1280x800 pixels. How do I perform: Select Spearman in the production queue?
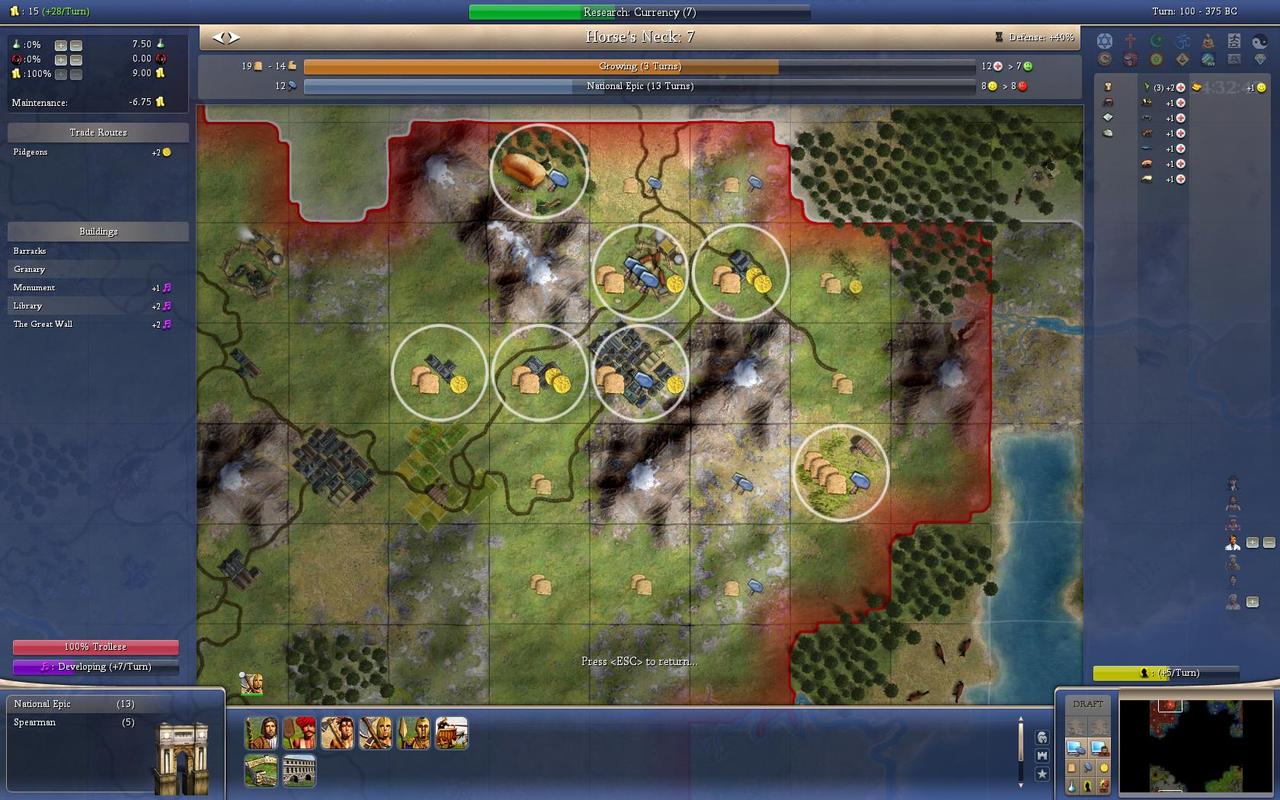click(x=35, y=722)
